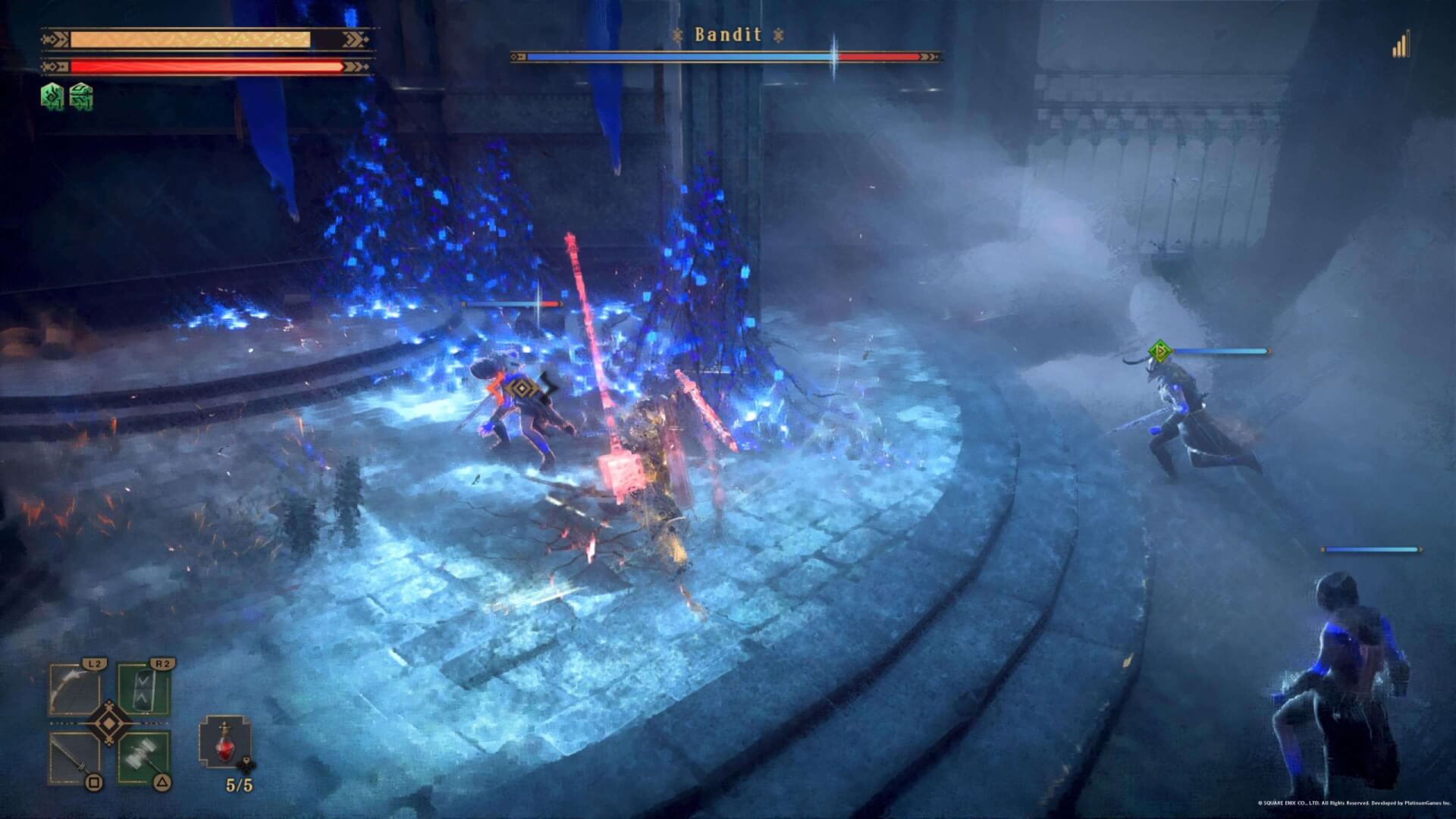The height and width of the screenshot is (819, 1456).
Task: Click the signal strength bars icon
Action: [1401, 45]
